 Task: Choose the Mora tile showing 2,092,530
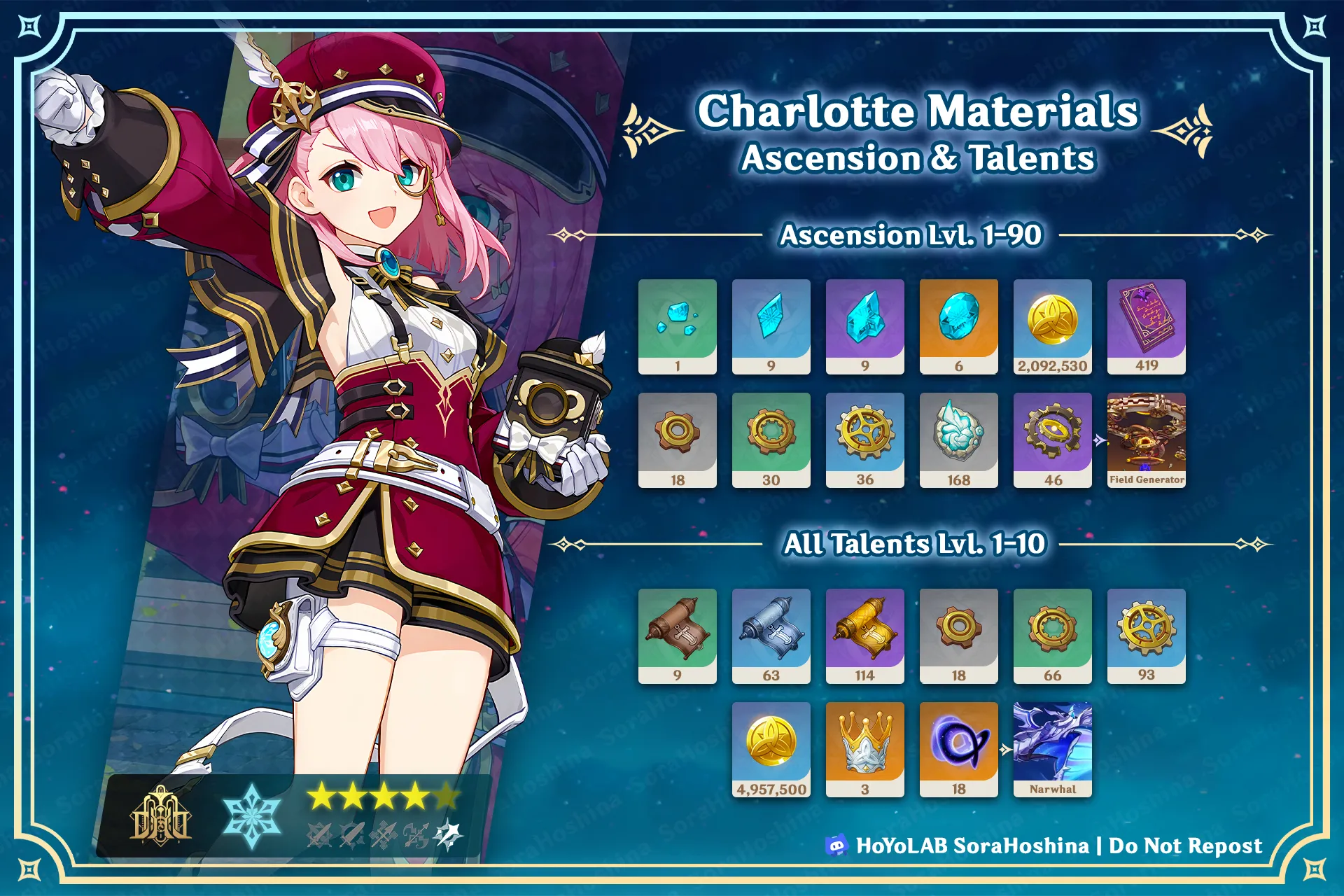pyautogui.click(x=1052, y=326)
